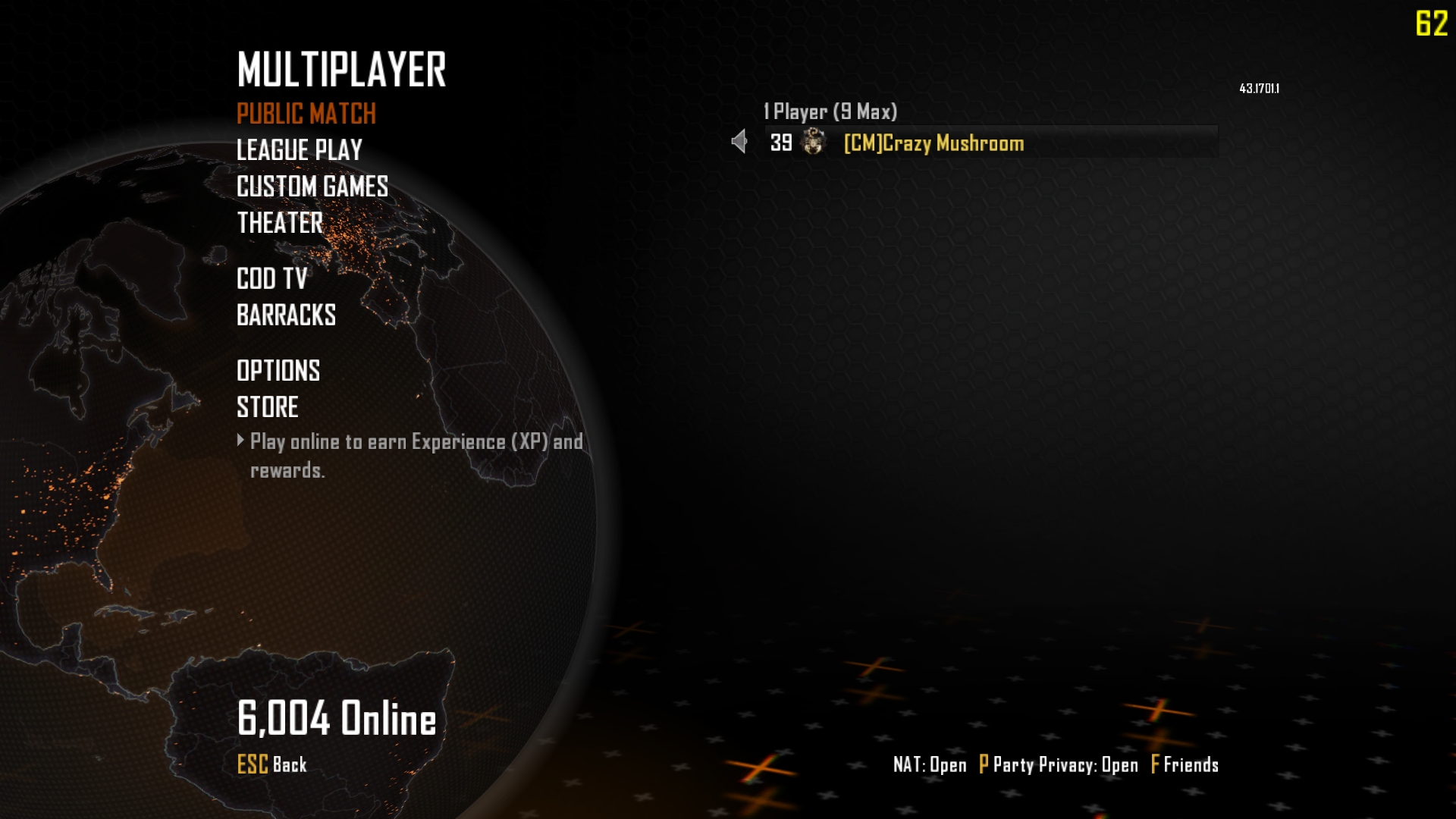The width and height of the screenshot is (1456, 819).
Task: Toggle the speaker icon next to player
Action: 739,142
